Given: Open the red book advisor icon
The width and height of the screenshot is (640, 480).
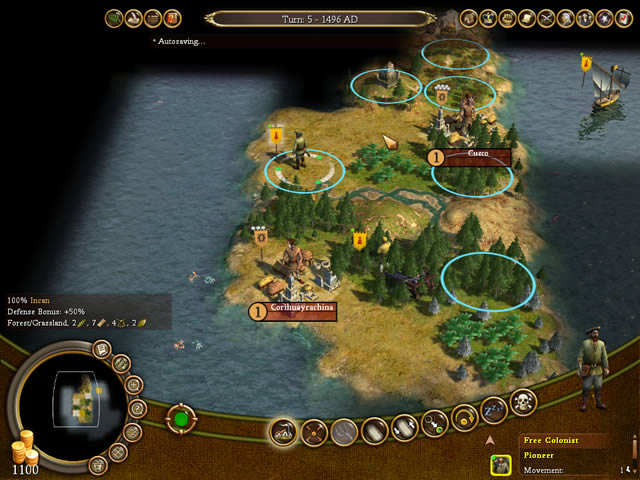Looking at the screenshot, I should [173, 17].
